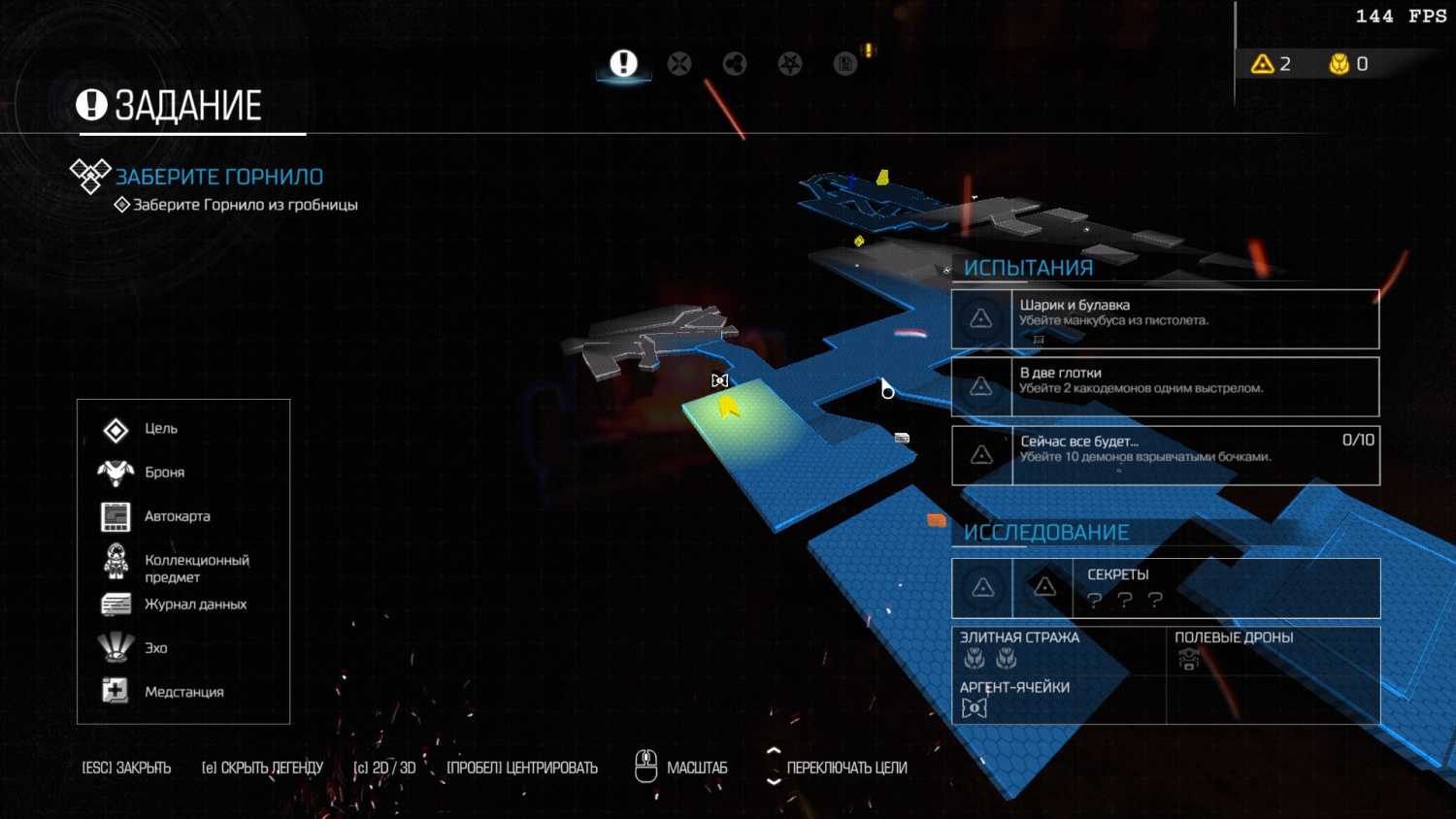This screenshot has width=1456, height=819.
Task: Select the 'Шарик и булавка' challenge row
Action: pyautogui.click(x=1165, y=319)
